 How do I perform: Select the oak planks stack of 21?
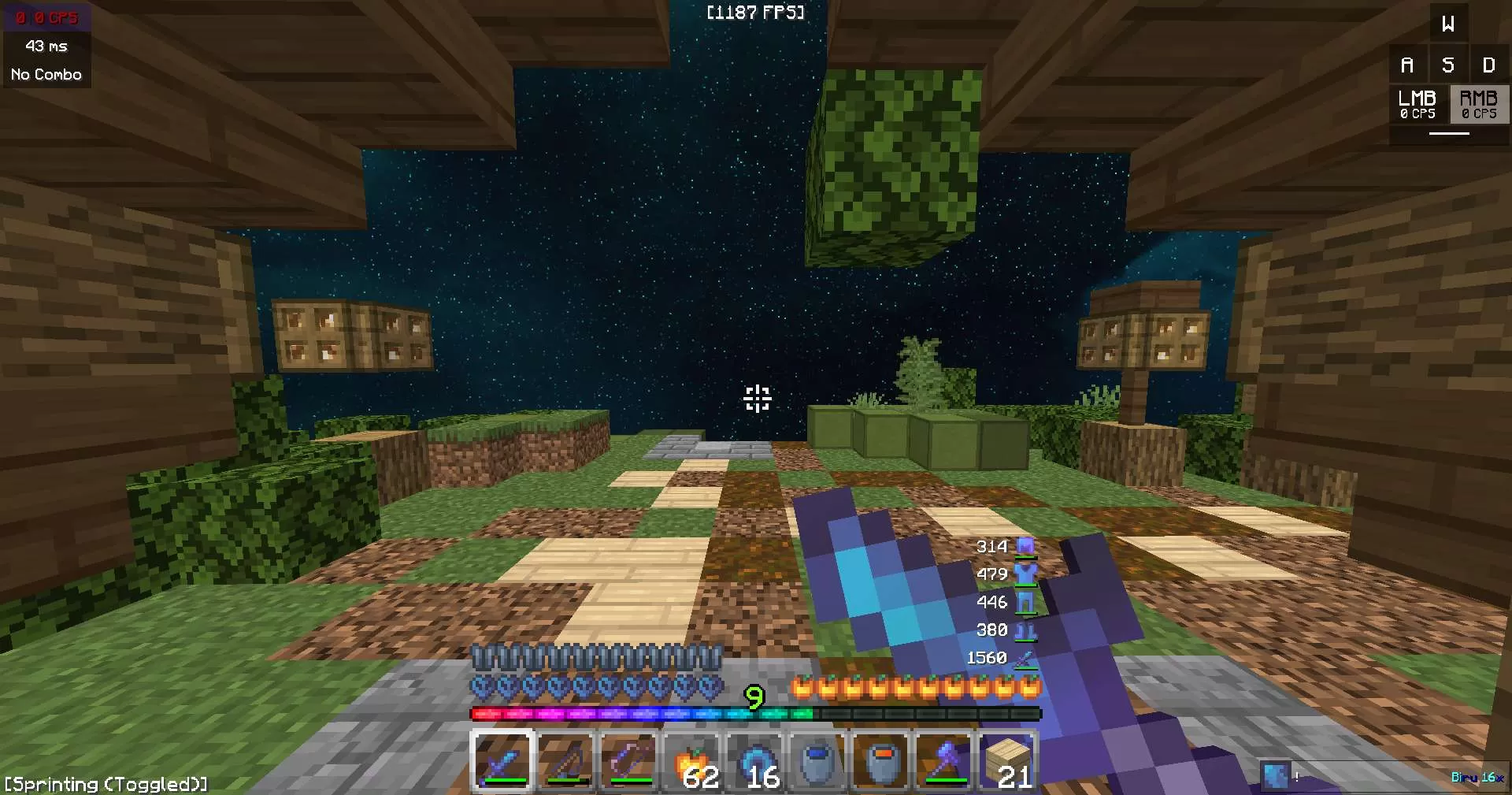point(1007,761)
